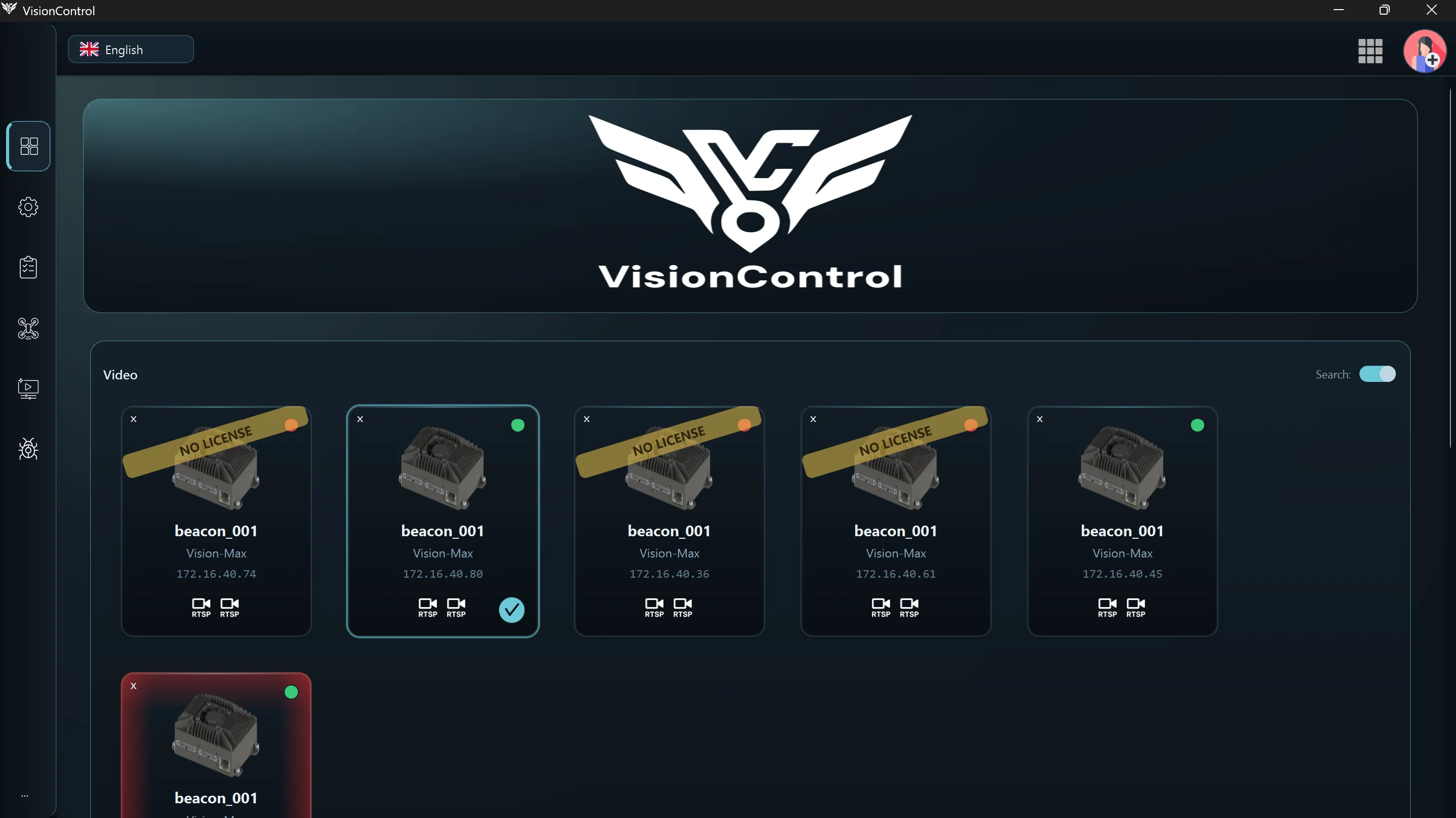Dismiss the beacon_001 card at 172.16.40.74 with its X
Image resolution: width=1456 pixels, height=818 pixels.
point(134,419)
